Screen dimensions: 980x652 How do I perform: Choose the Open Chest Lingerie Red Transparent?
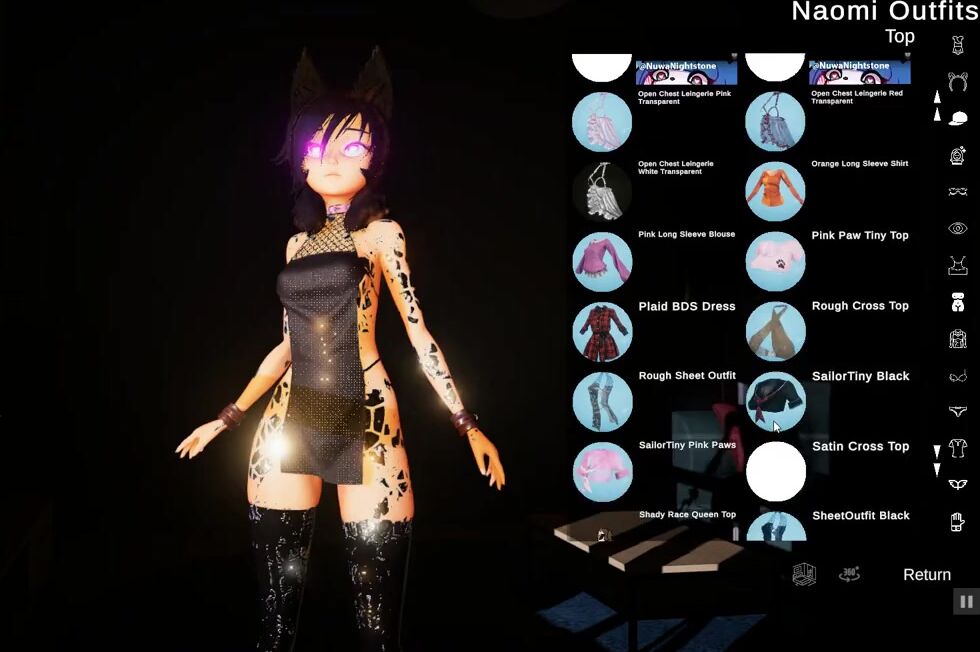pos(775,122)
